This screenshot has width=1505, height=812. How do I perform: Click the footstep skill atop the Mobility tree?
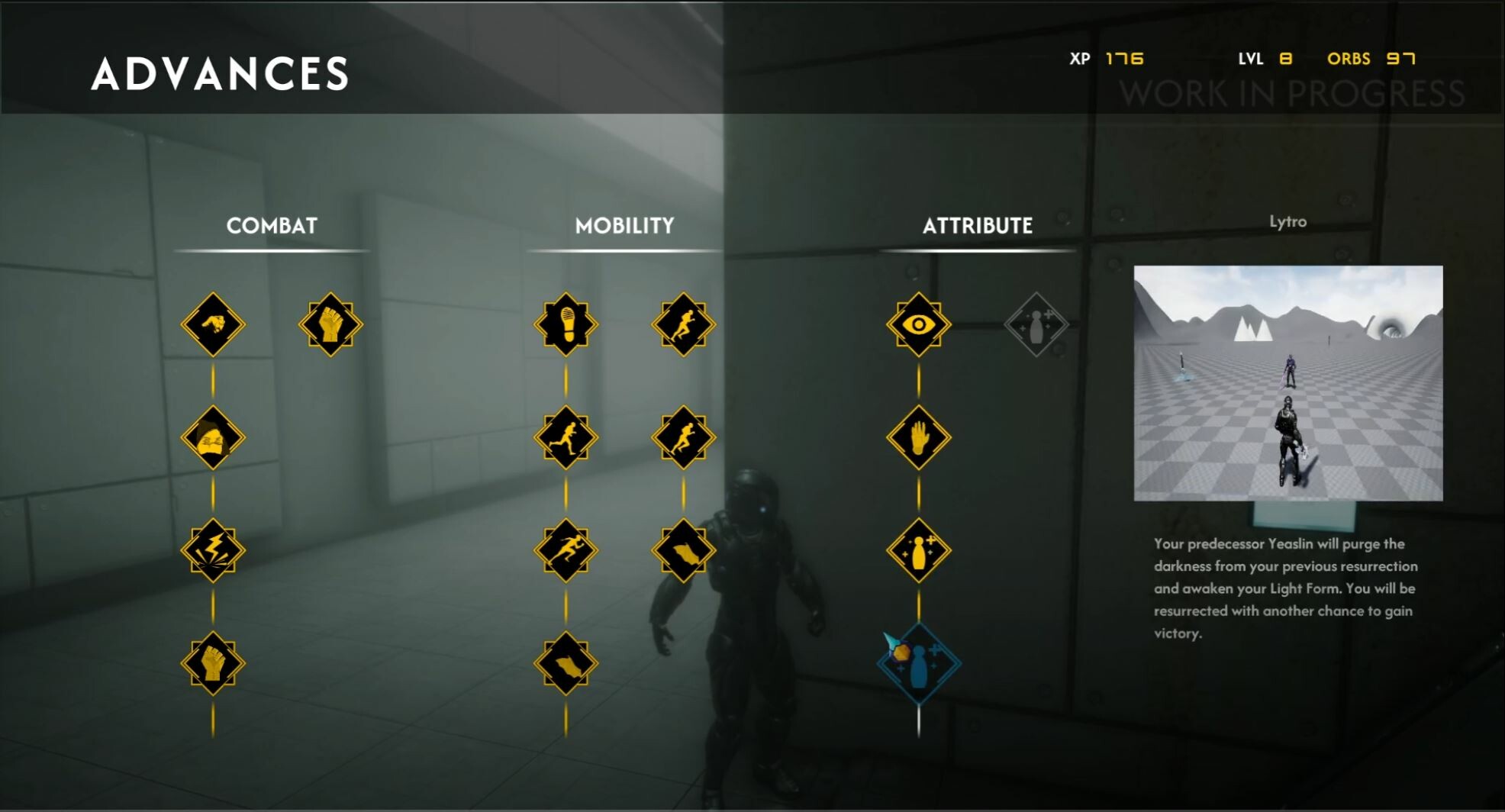coord(565,324)
